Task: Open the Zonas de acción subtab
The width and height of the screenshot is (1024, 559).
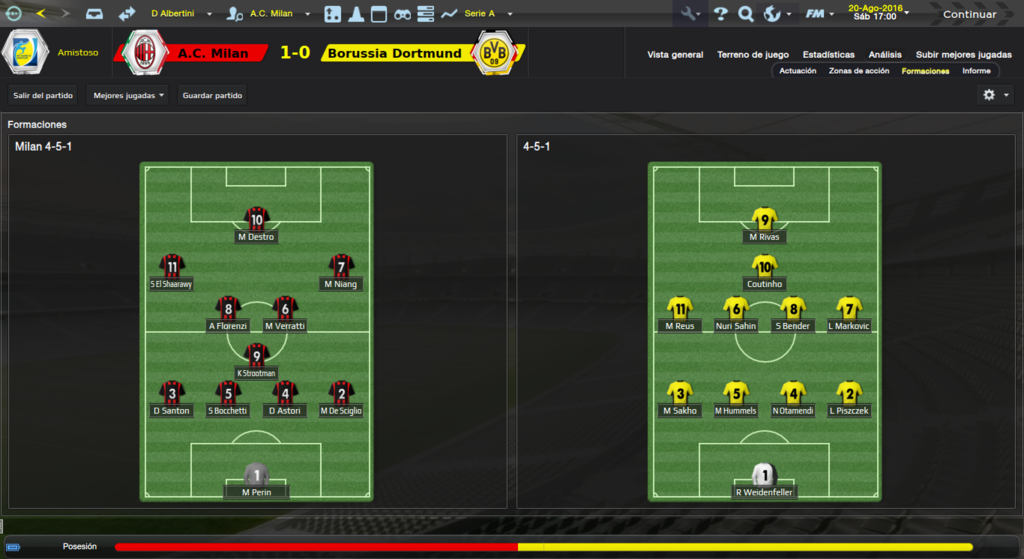Action: pyautogui.click(x=859, y=71)
